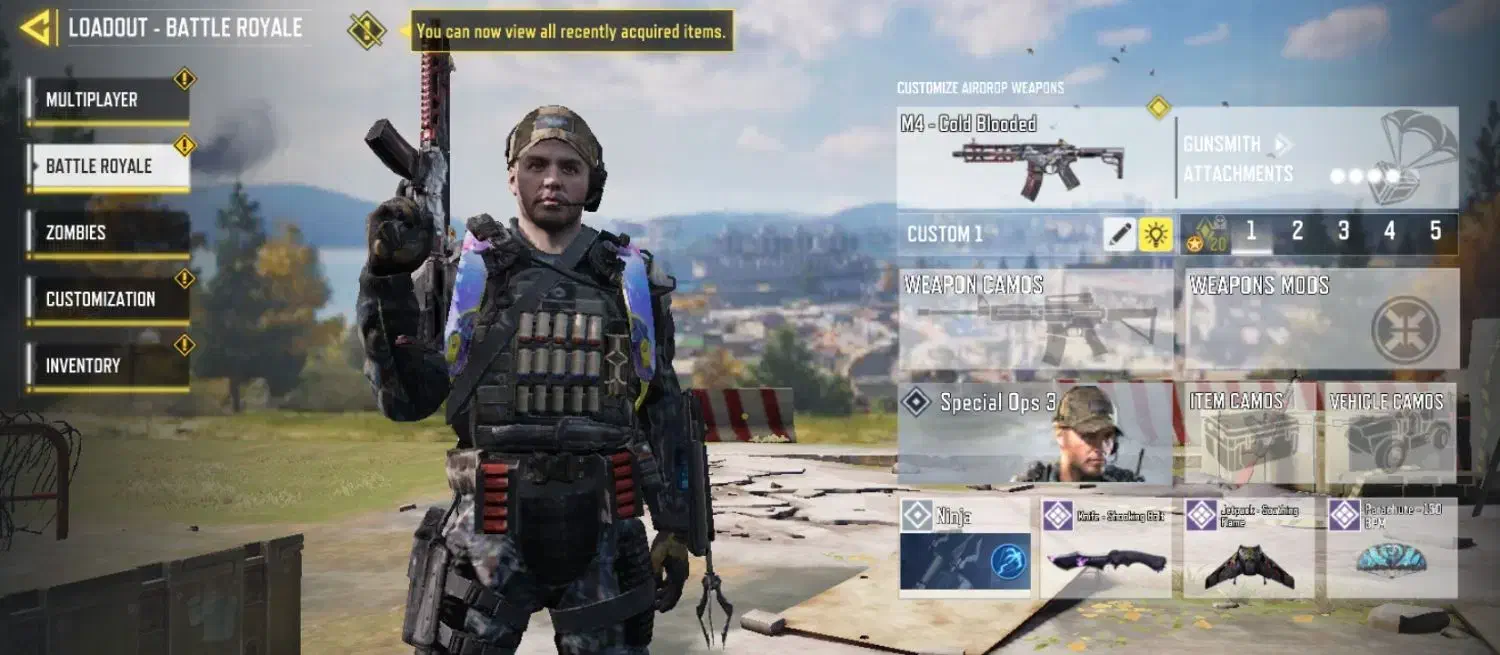Open Vehicle Camos

[x=1391, y=433]
